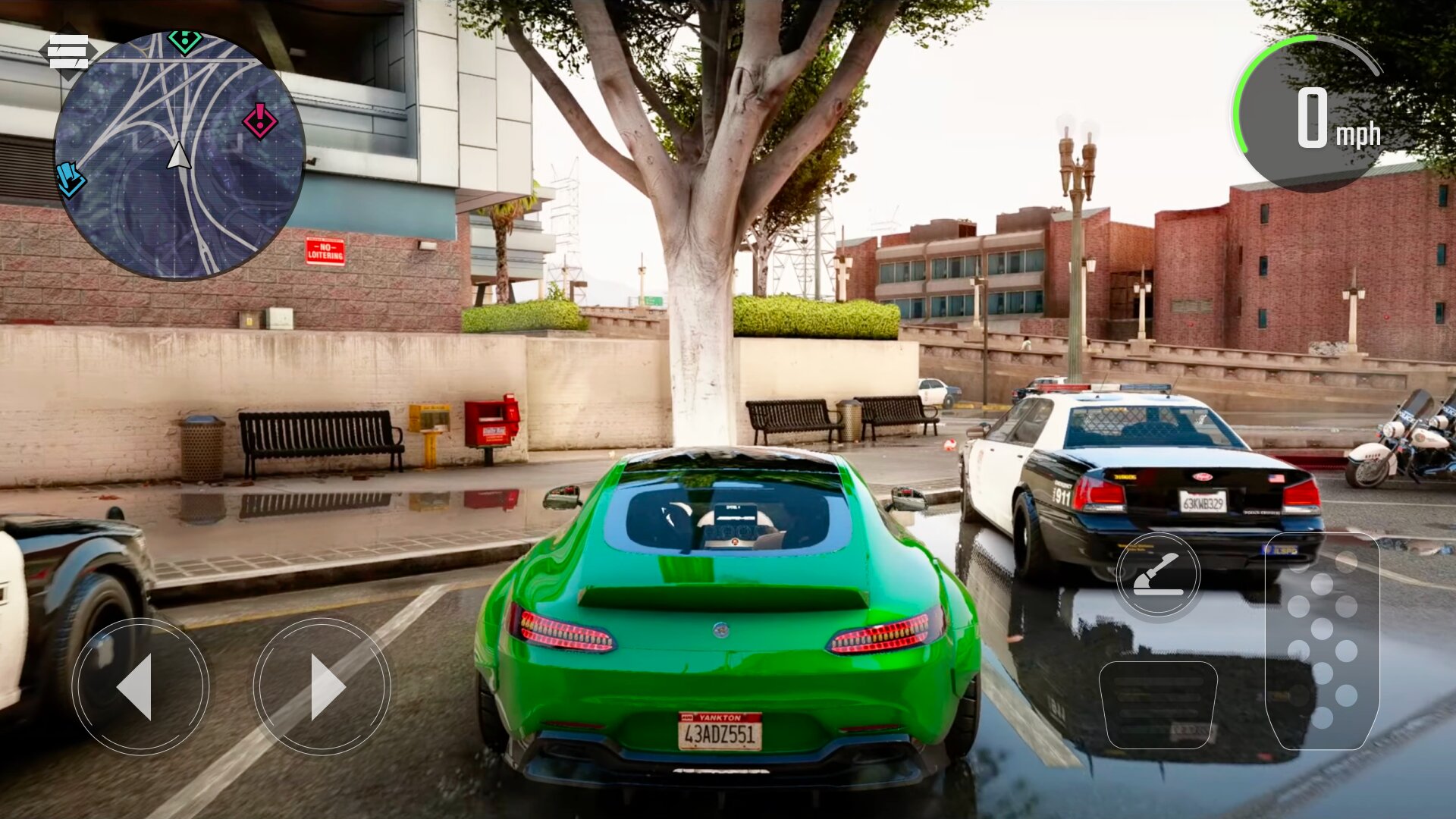Select the blue cards marker on minimap

[x=71, y=180]
